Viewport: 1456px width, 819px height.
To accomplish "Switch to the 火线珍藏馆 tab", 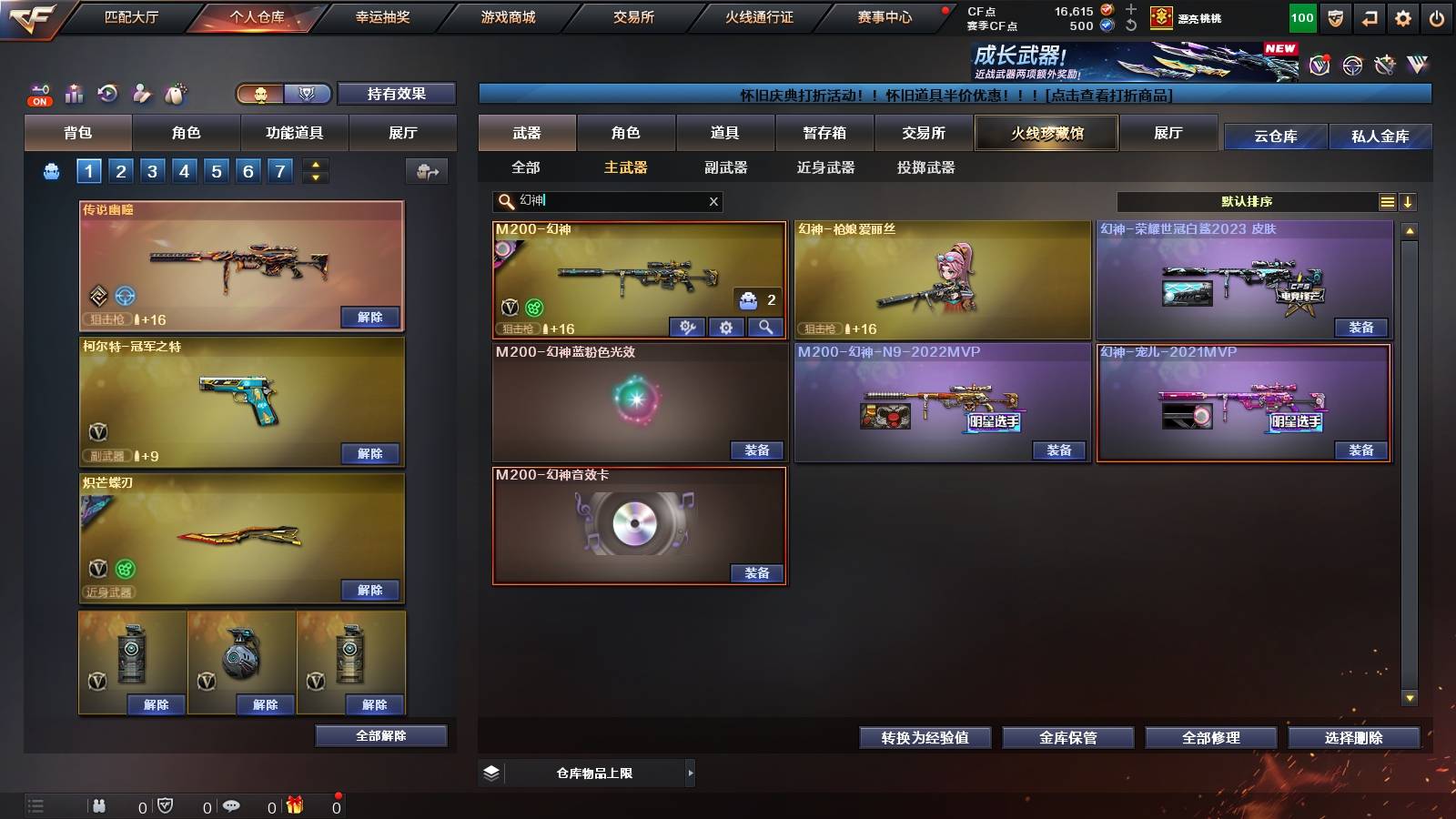I will [x=1046, y=133].
